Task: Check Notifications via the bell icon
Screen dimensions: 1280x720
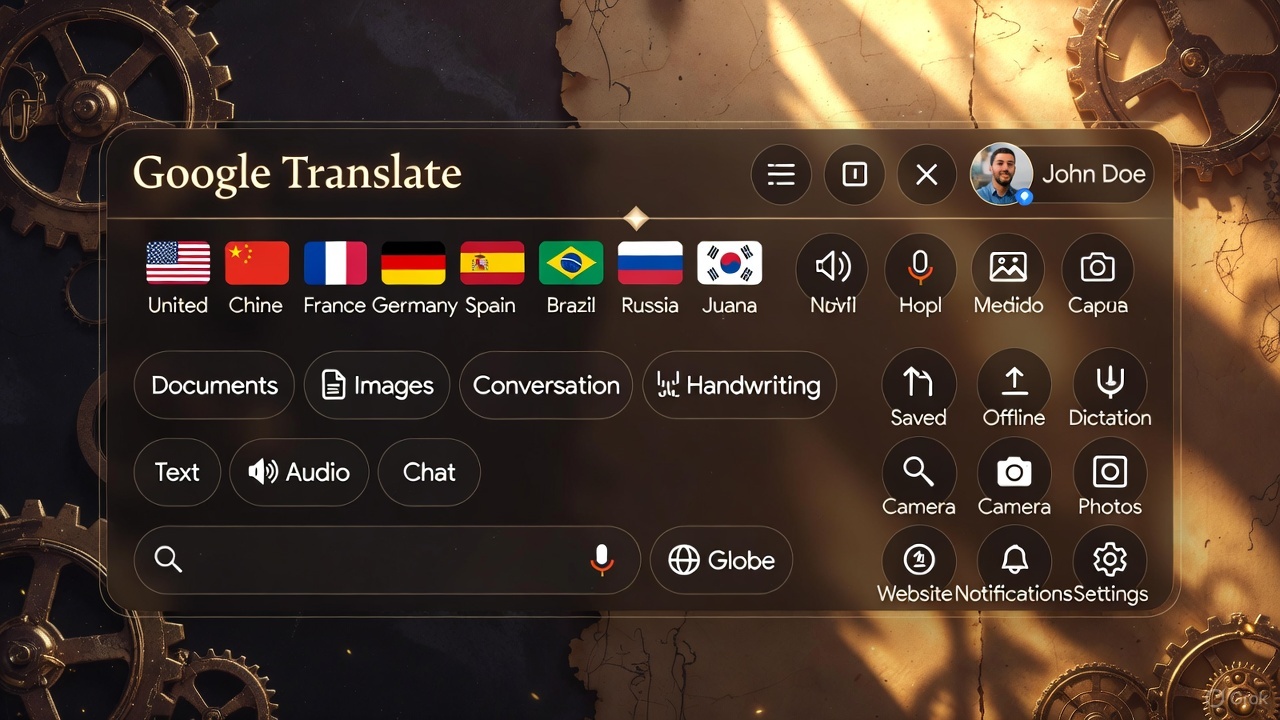Action: point(1014,557)
